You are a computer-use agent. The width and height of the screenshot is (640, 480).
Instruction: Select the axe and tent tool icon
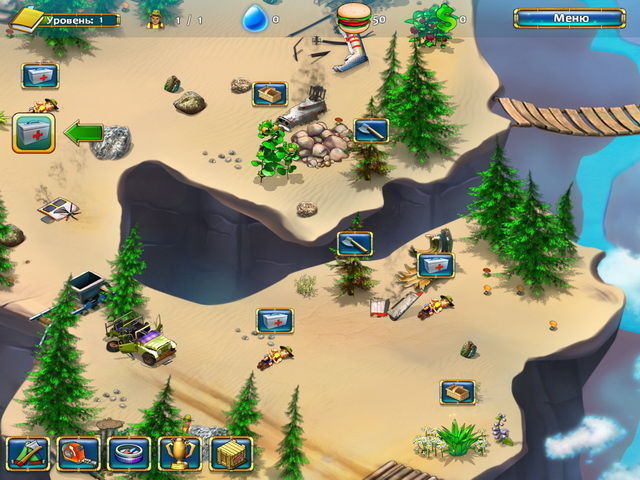tap(27, 453)
